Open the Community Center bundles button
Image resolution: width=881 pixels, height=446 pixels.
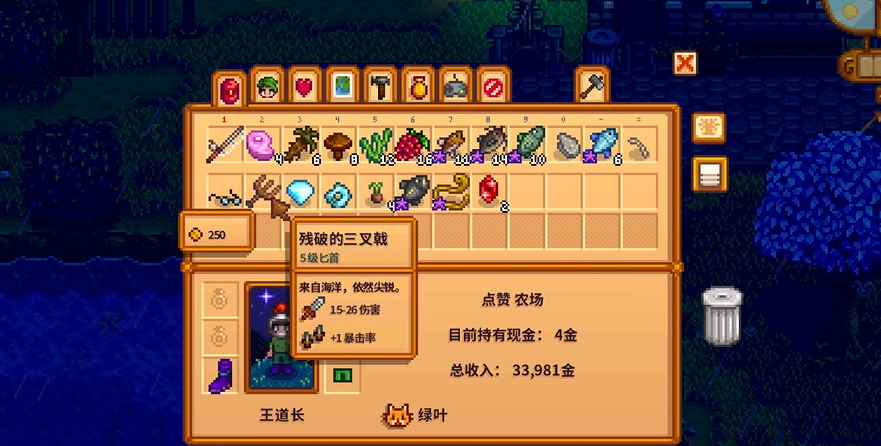(709, 127)
